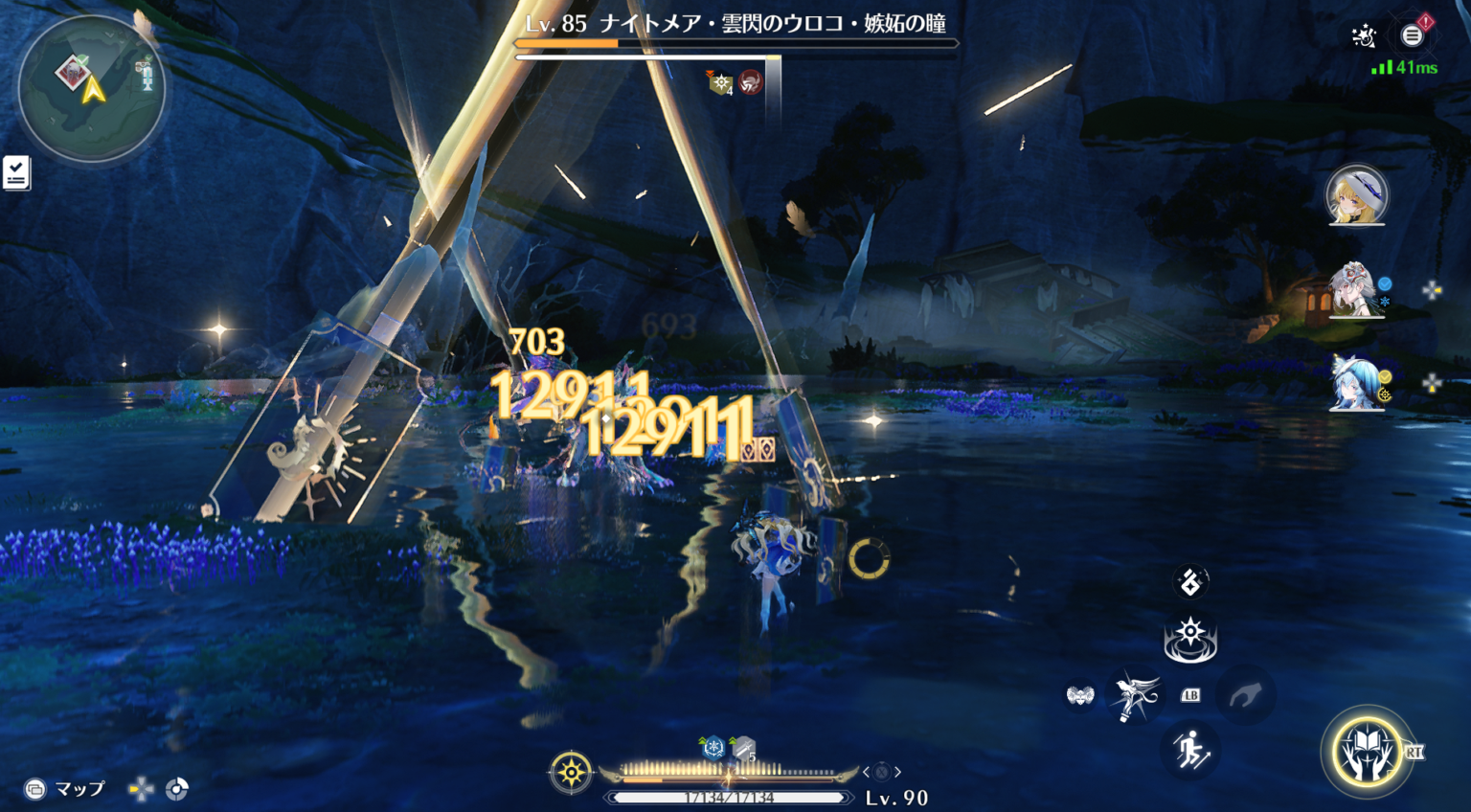Activate the Resonance Liberation ultimate skill
Screen dimensions: 1471x812
click(x=1368, y=752)
